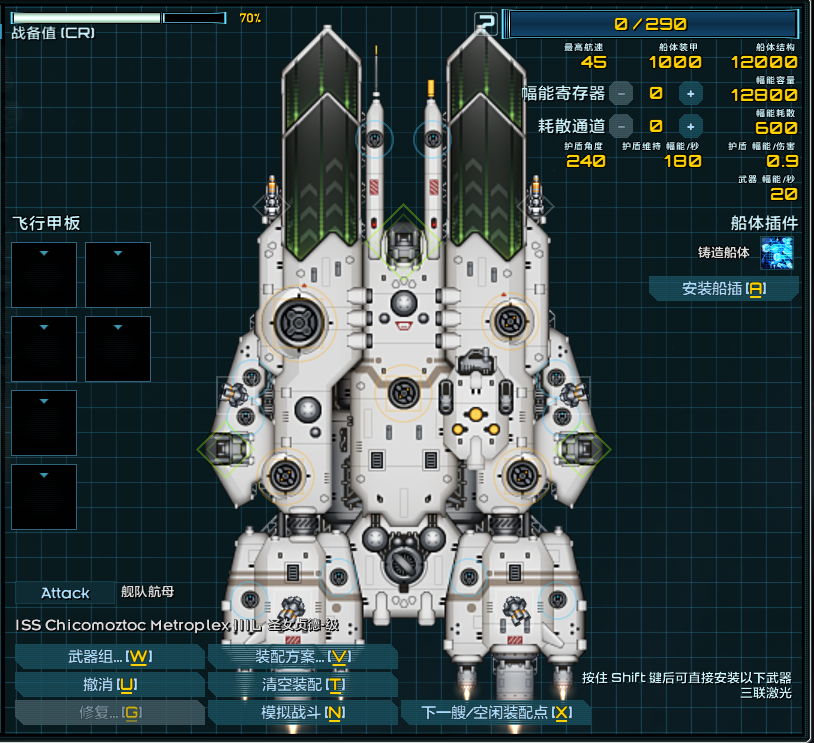This screenshot has width=814, height=743.
Task: Click the Attack role button
Action: [x=65, y=593]
